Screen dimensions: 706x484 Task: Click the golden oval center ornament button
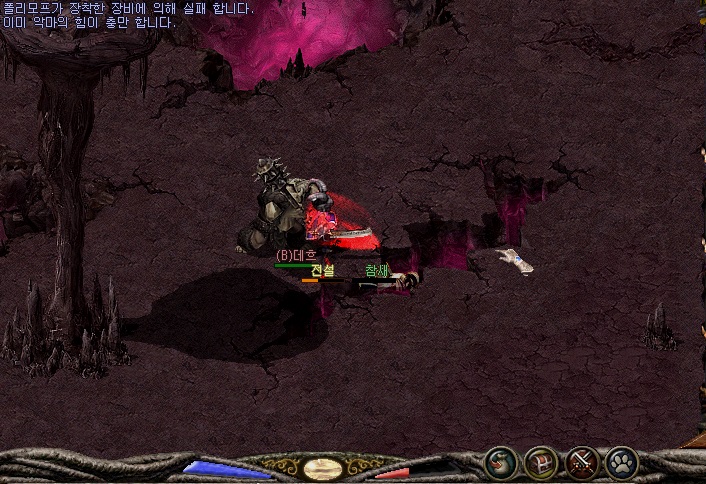coord(323,468)
